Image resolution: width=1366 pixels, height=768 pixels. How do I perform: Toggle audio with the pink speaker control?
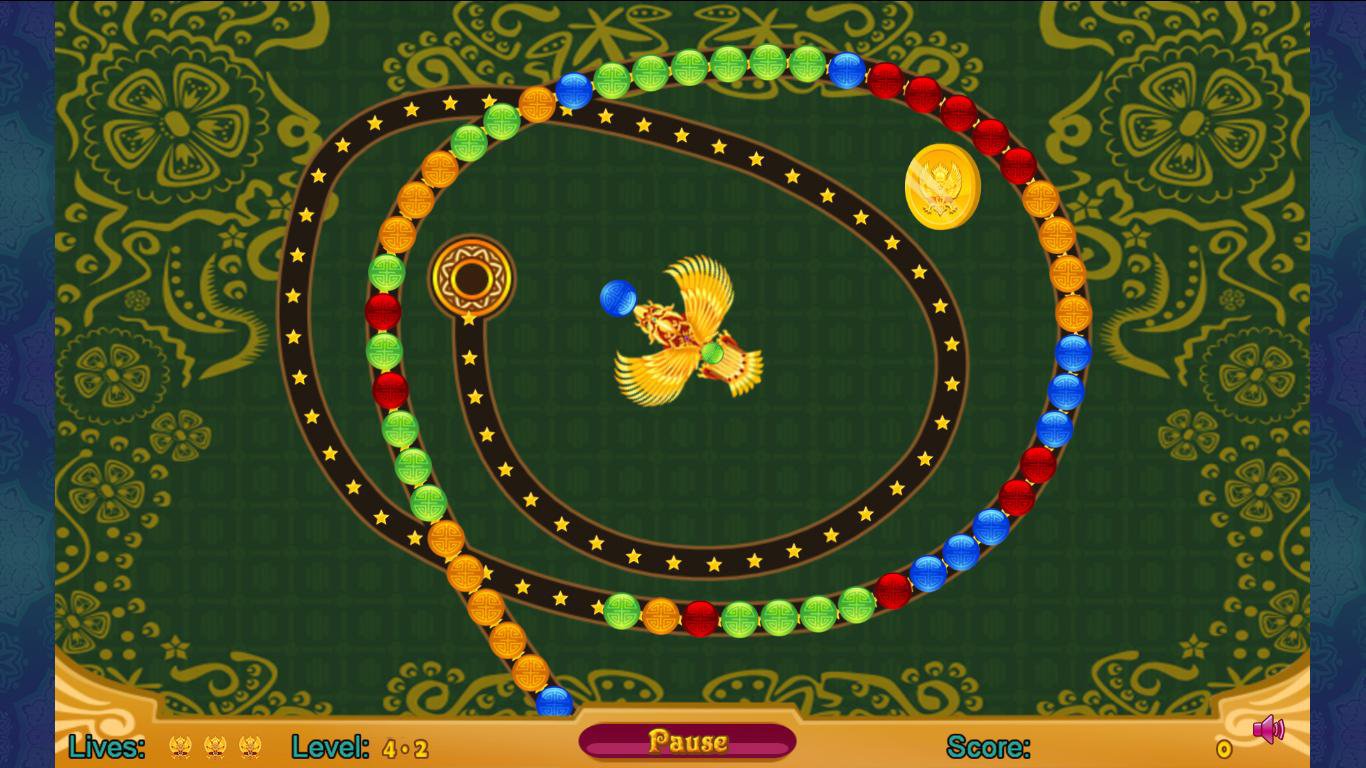(x=1269, y=730)
